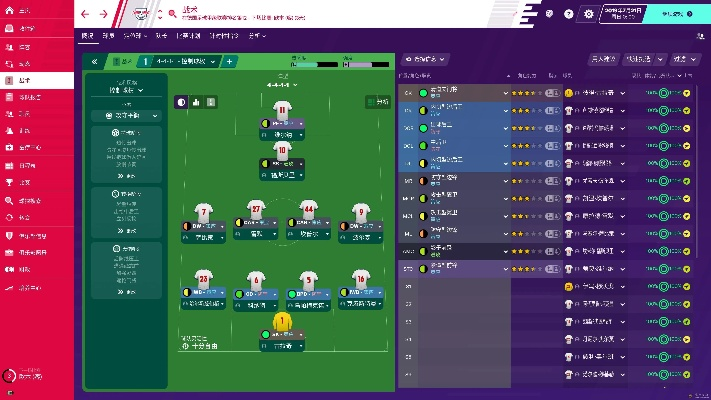The height and width of the screenshot is (400, 711).
Task: Select the number 10 player shirt
Action: coord(282,150)
